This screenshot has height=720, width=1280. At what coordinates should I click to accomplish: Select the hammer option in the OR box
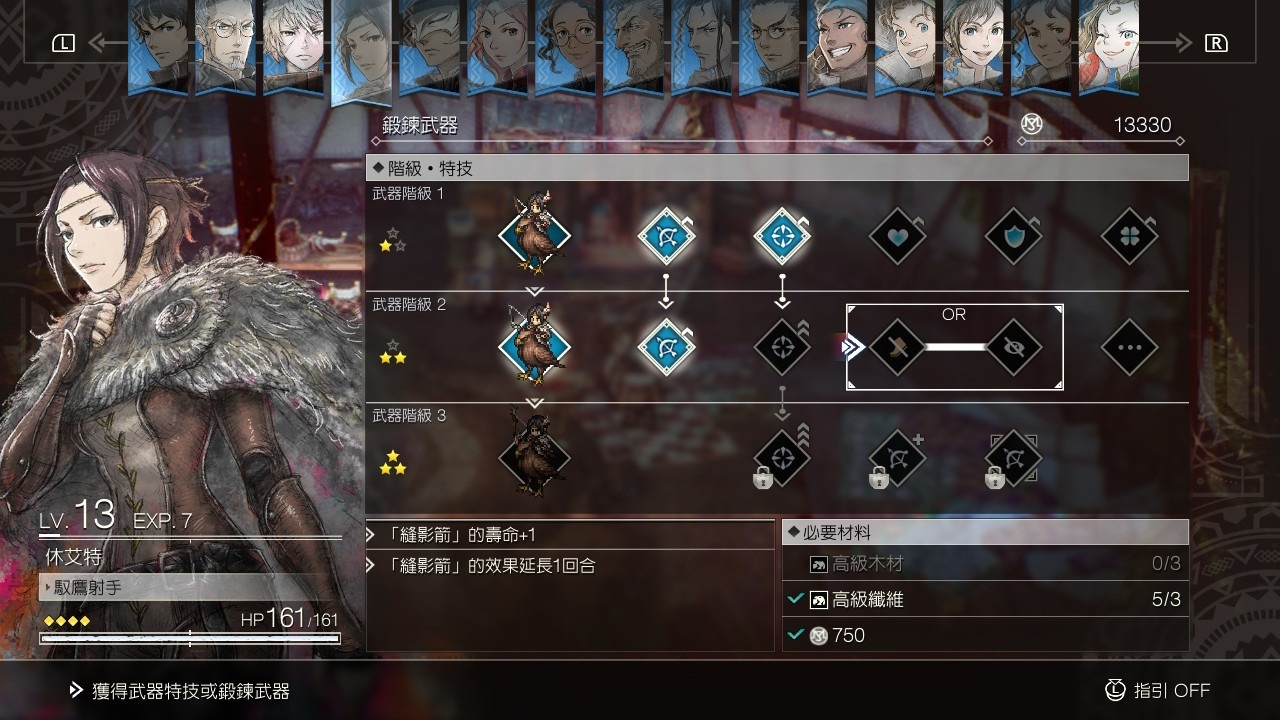(897, 349)
